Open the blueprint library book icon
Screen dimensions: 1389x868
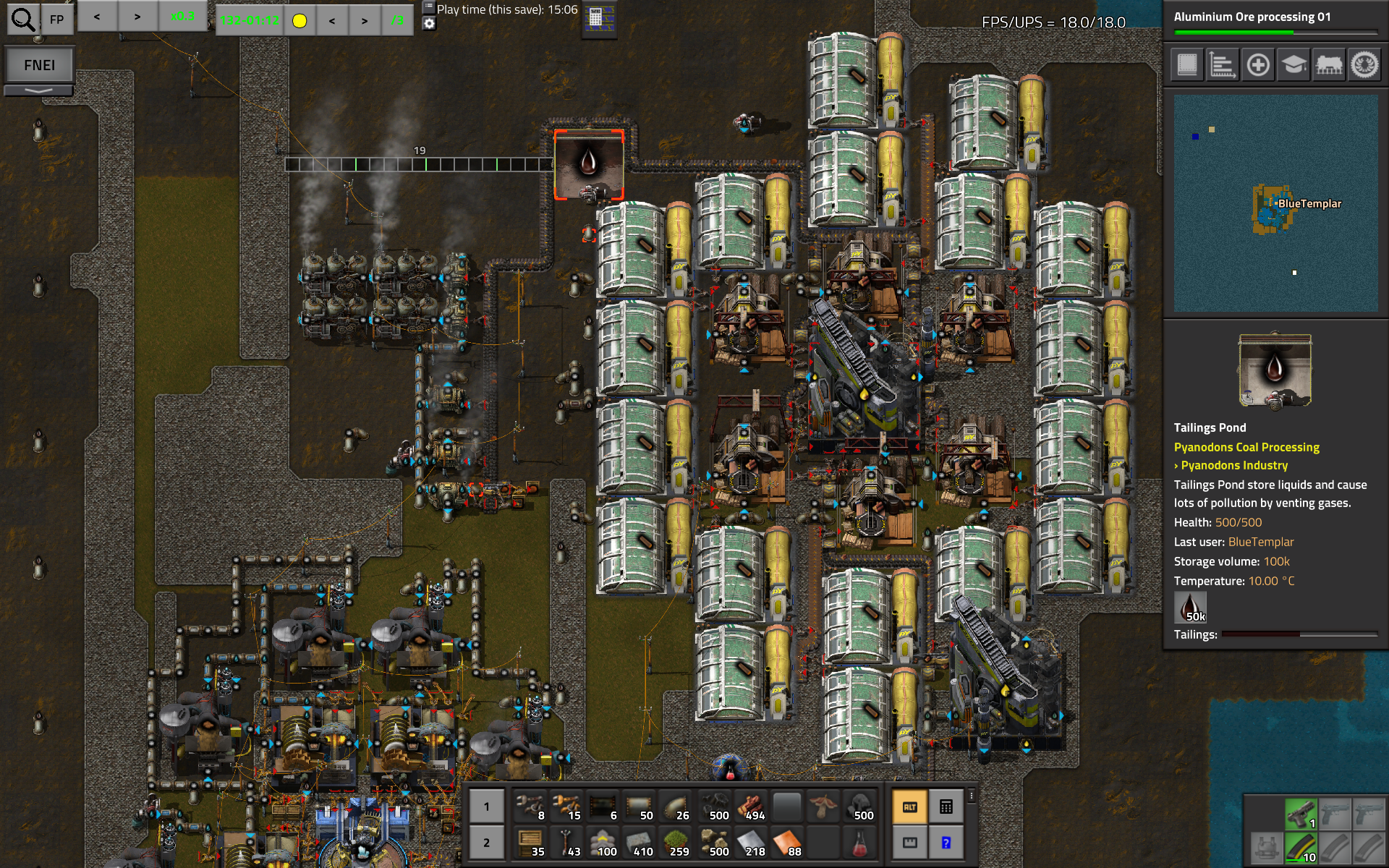coord(1187,65)
